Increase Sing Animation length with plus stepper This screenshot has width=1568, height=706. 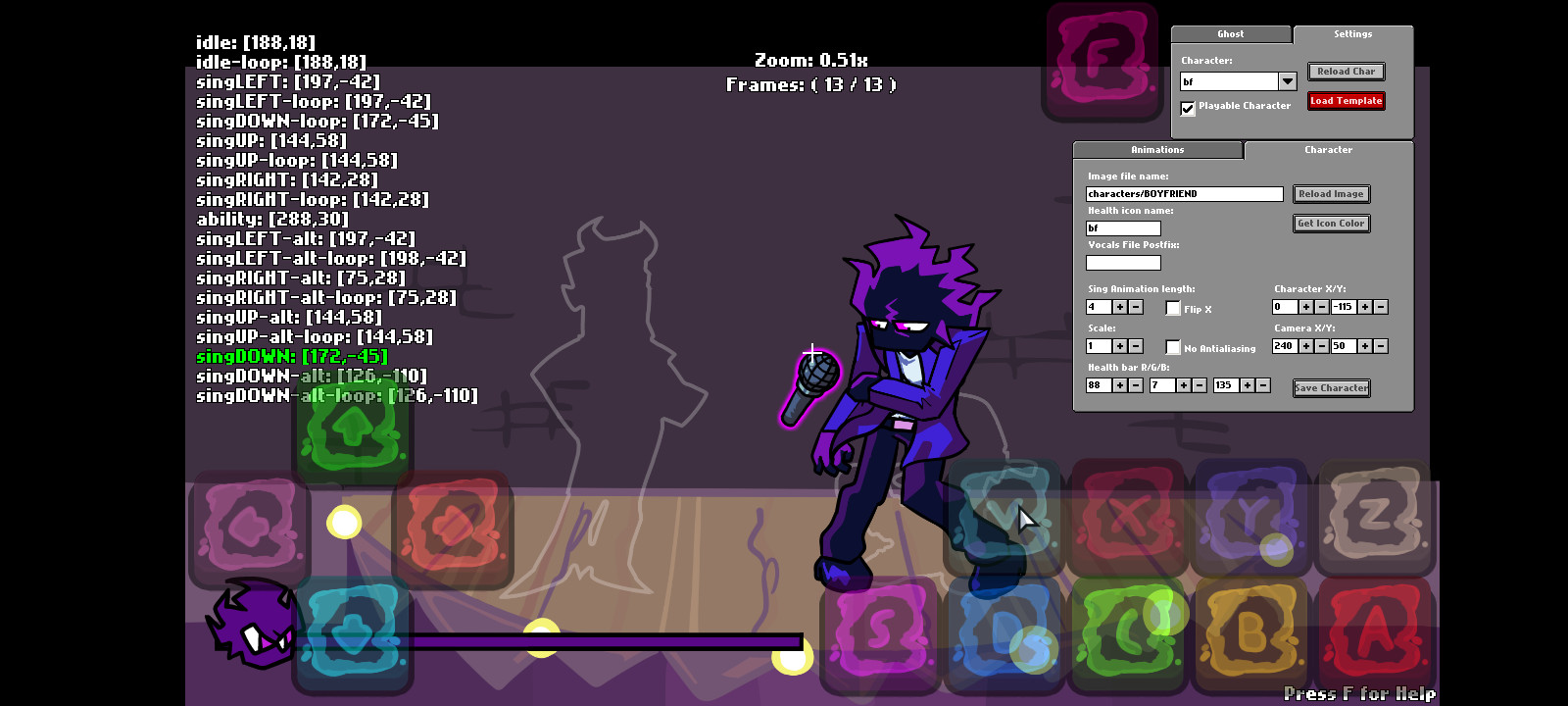(1120, 307)
